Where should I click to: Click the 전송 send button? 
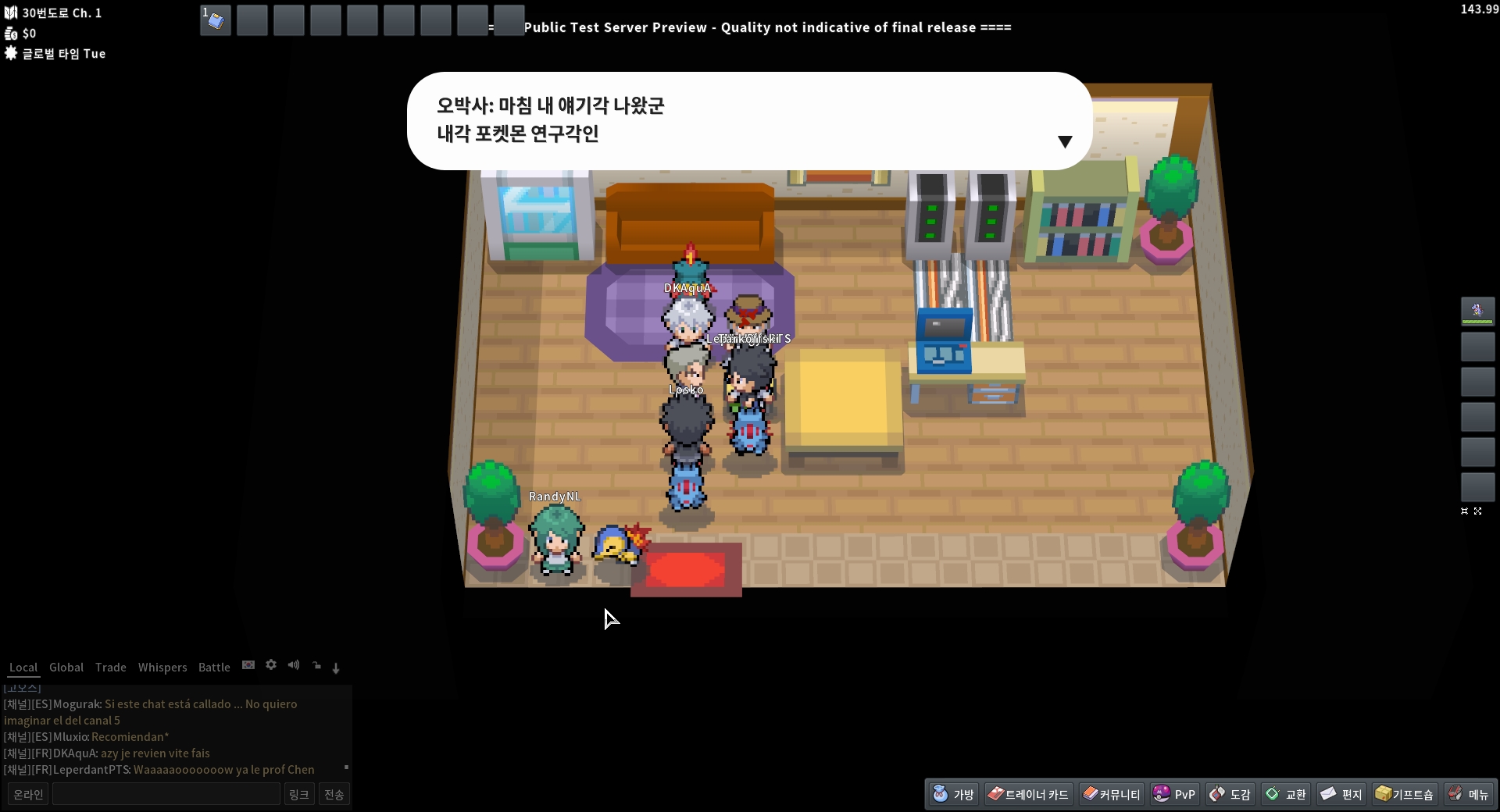click(334, 794)
